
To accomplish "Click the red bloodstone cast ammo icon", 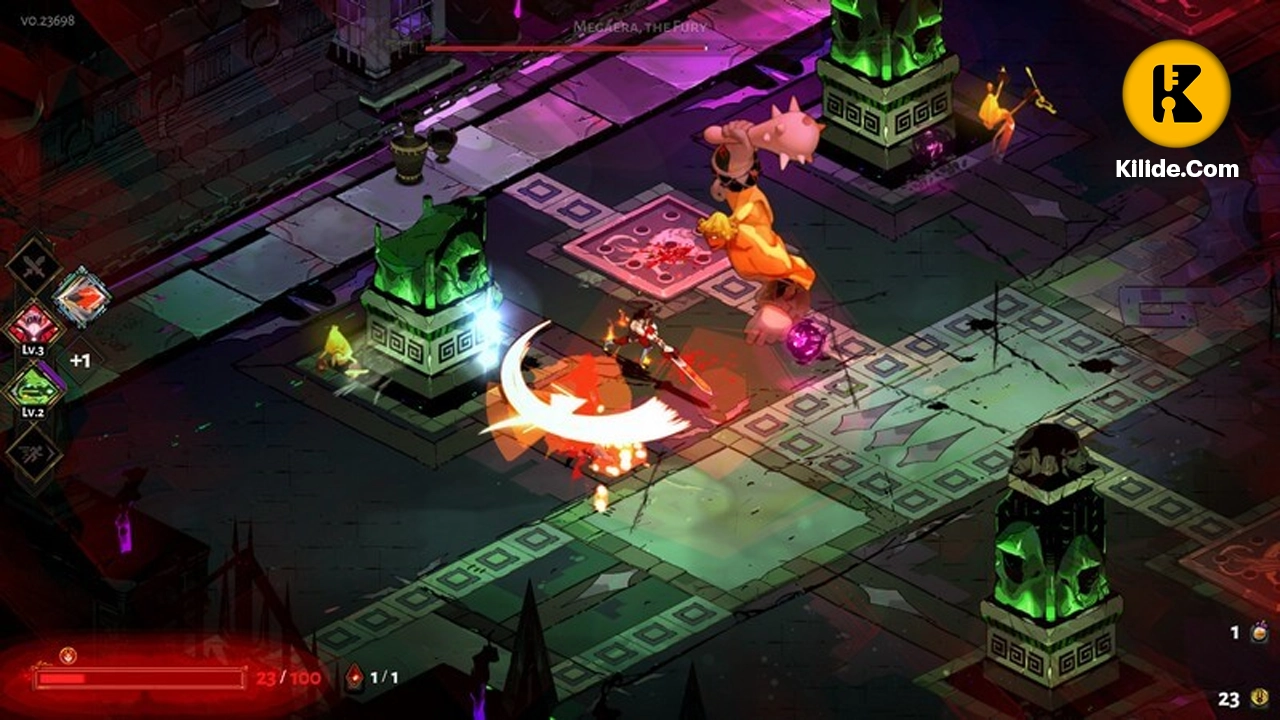I will point(355,678).
